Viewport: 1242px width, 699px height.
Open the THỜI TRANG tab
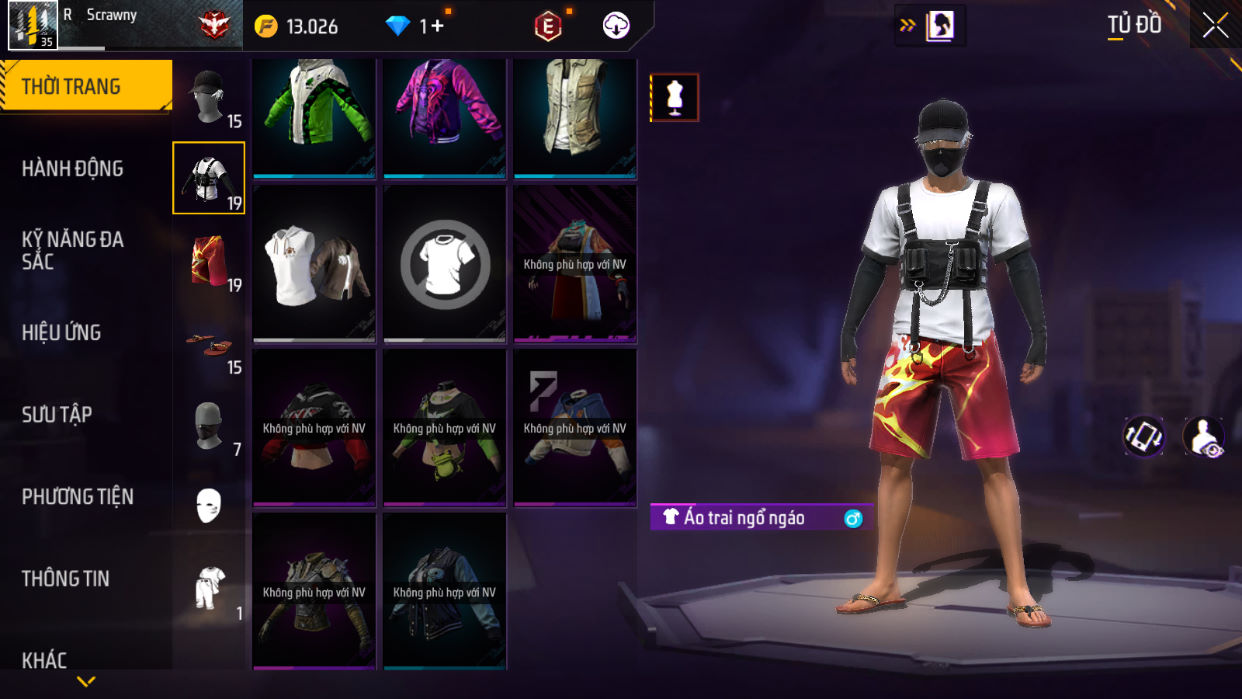85,86
